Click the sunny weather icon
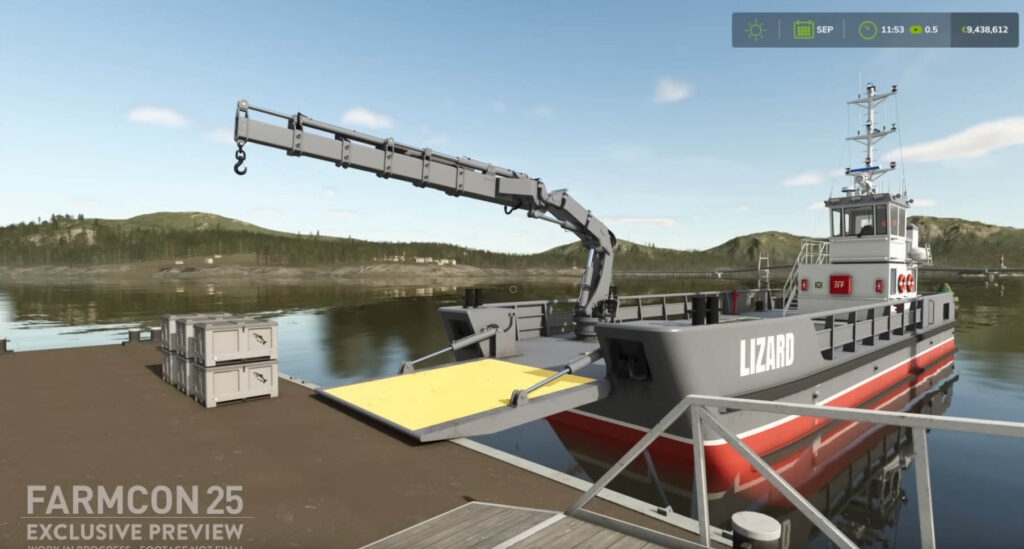 click(x=755, y=30)
